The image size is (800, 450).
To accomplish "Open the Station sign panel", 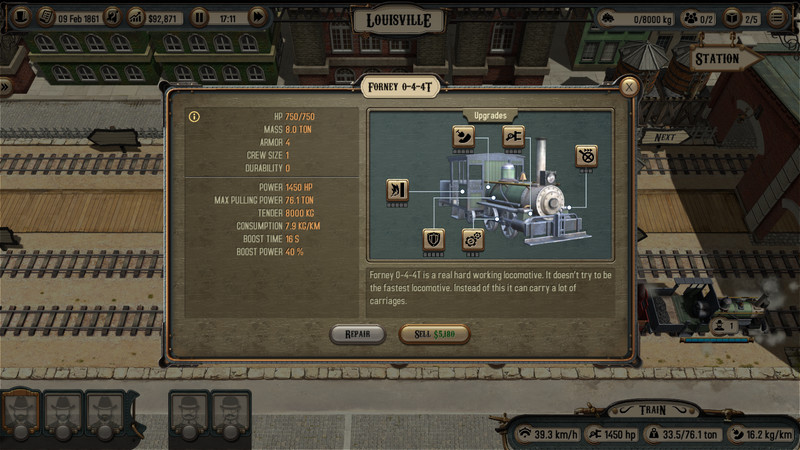I will click(716, 59).
